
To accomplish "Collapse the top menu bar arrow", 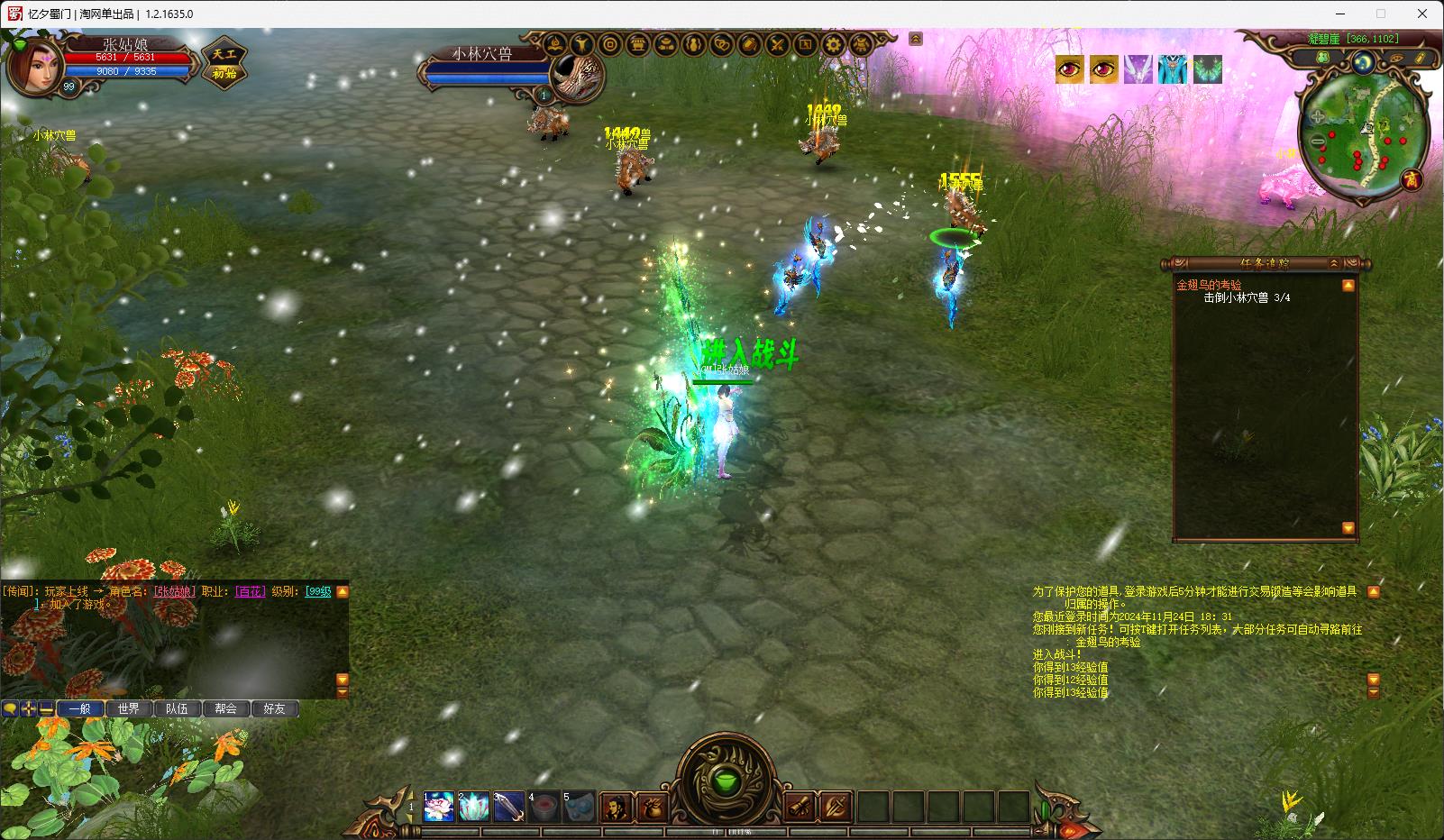I will (x=916, y=39).
